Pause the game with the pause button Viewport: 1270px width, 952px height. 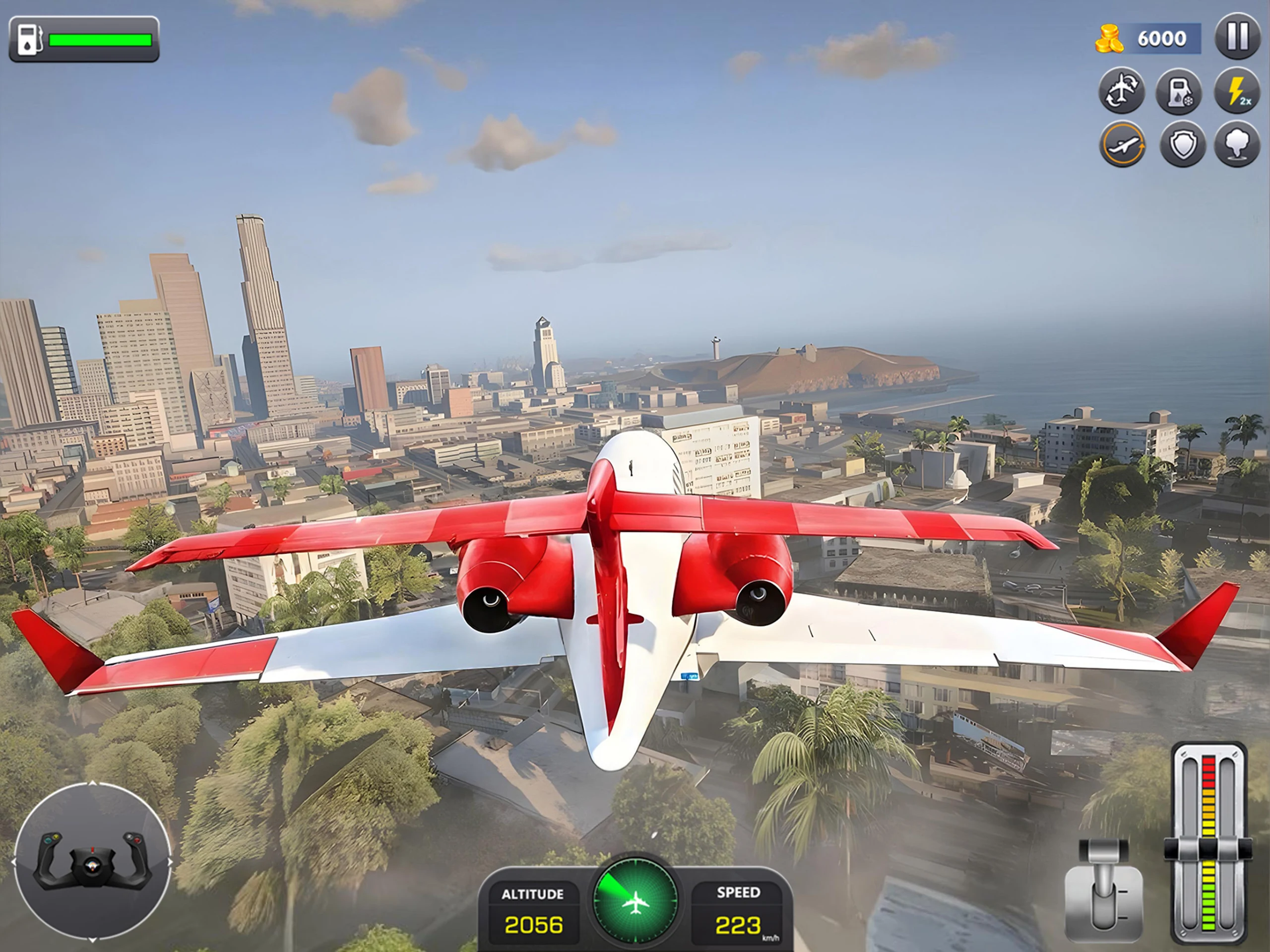tap(1237, 37)
